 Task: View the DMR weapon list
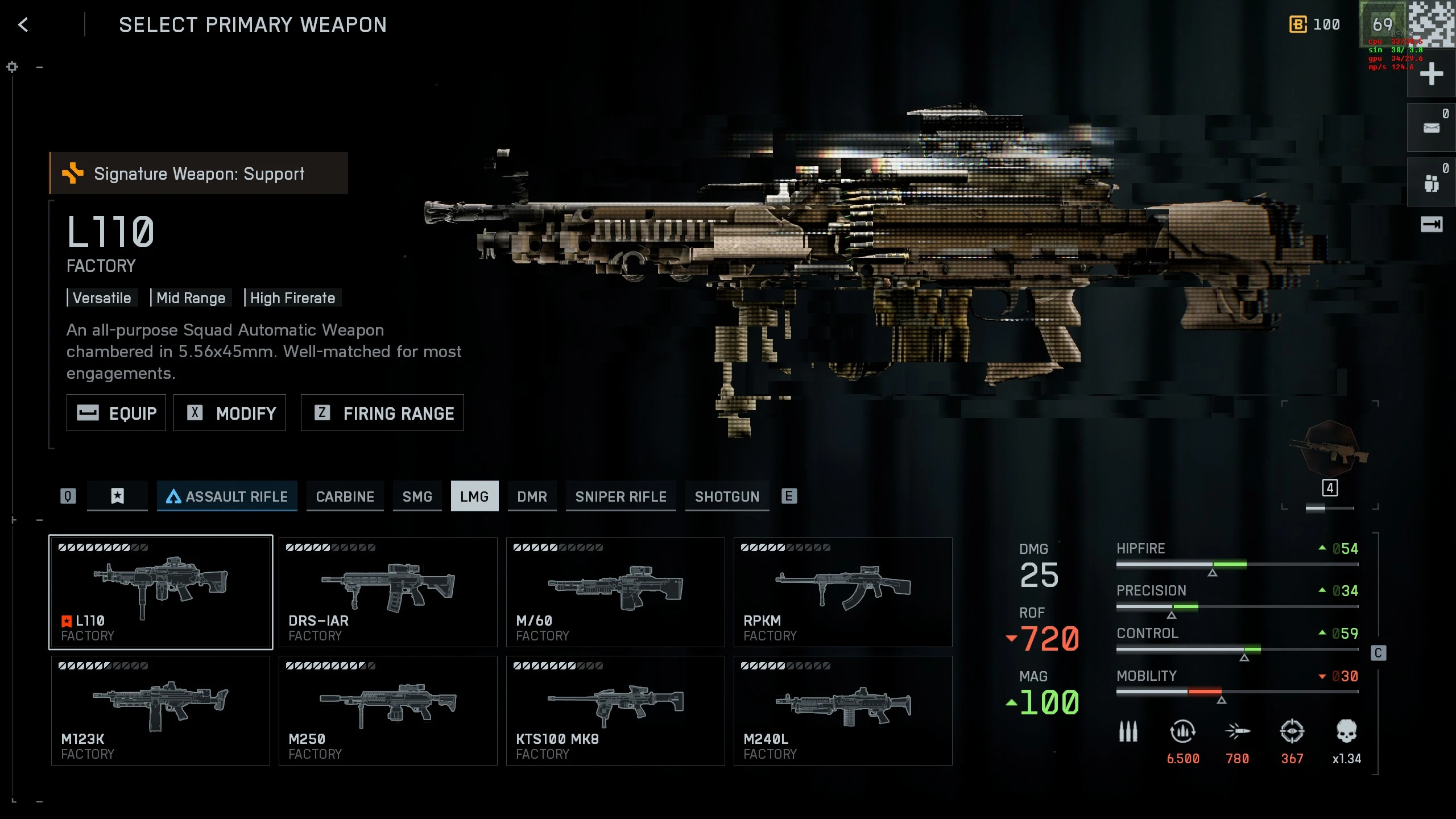(x=532, y=497)
